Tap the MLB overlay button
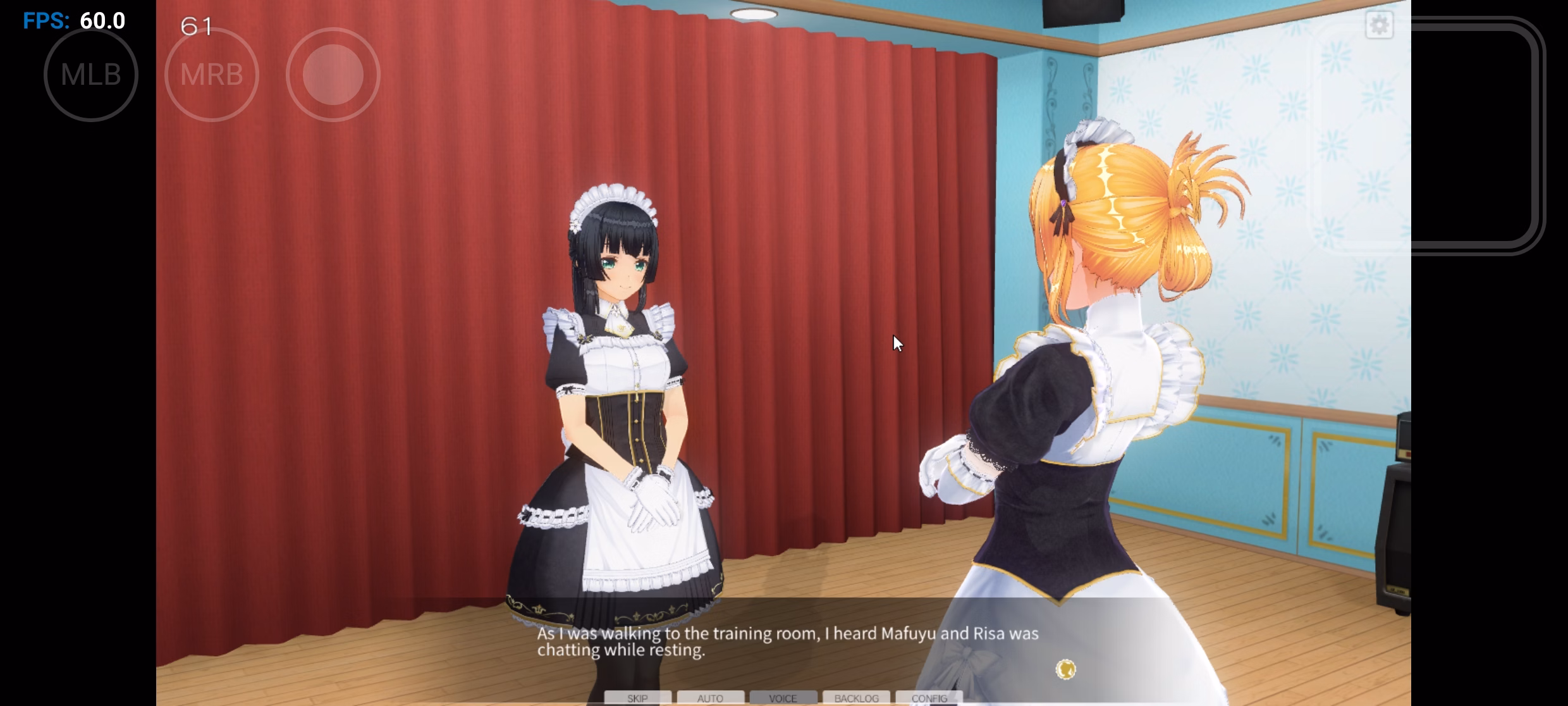Viewport: 1568px width, 706px height. pos(91,75)
